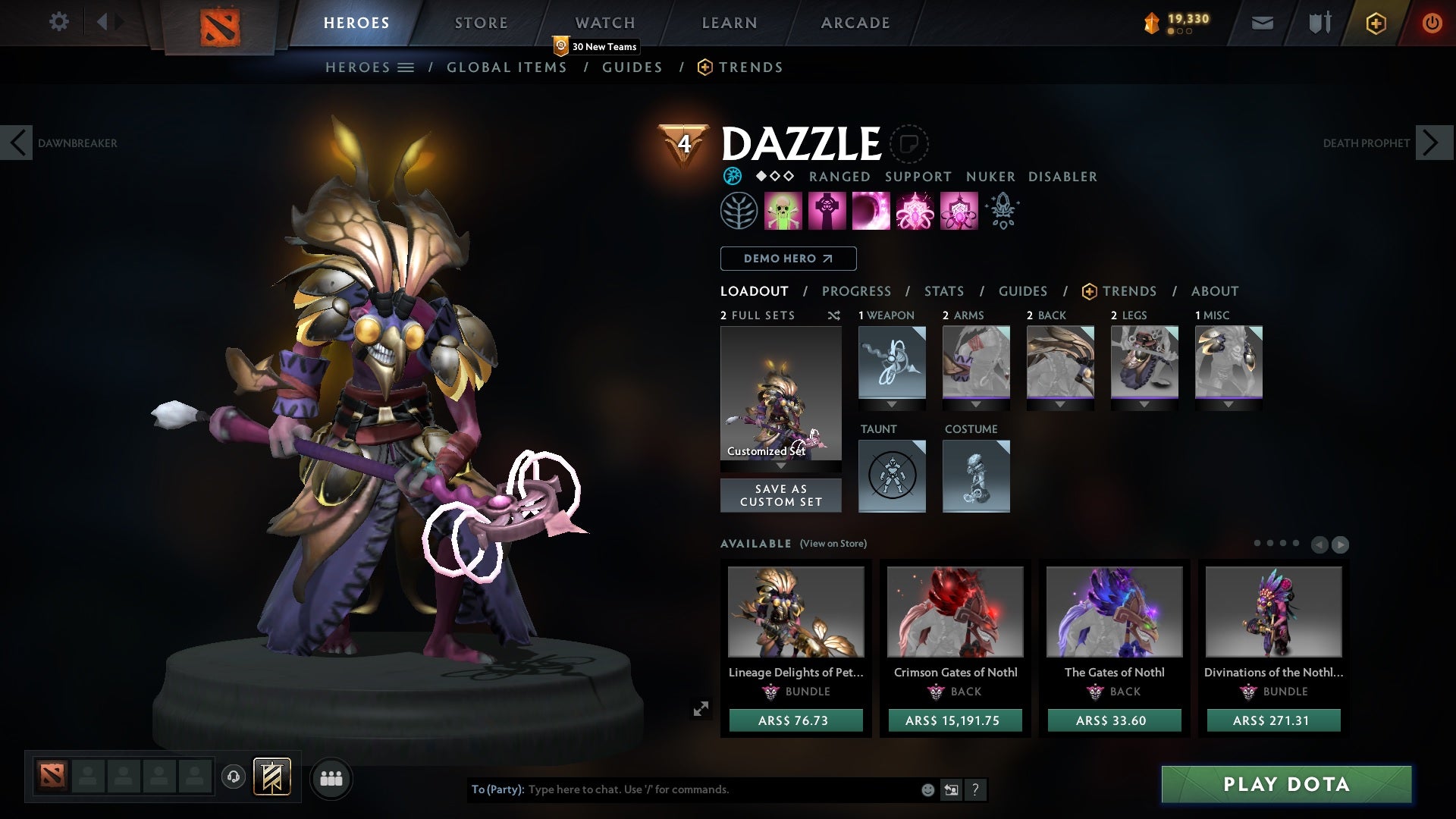Image resolution: width=1456 pixels, height=819 pixels.
Task: Open the mail inbox icon in top bar
Action: tap(1261, 23)
